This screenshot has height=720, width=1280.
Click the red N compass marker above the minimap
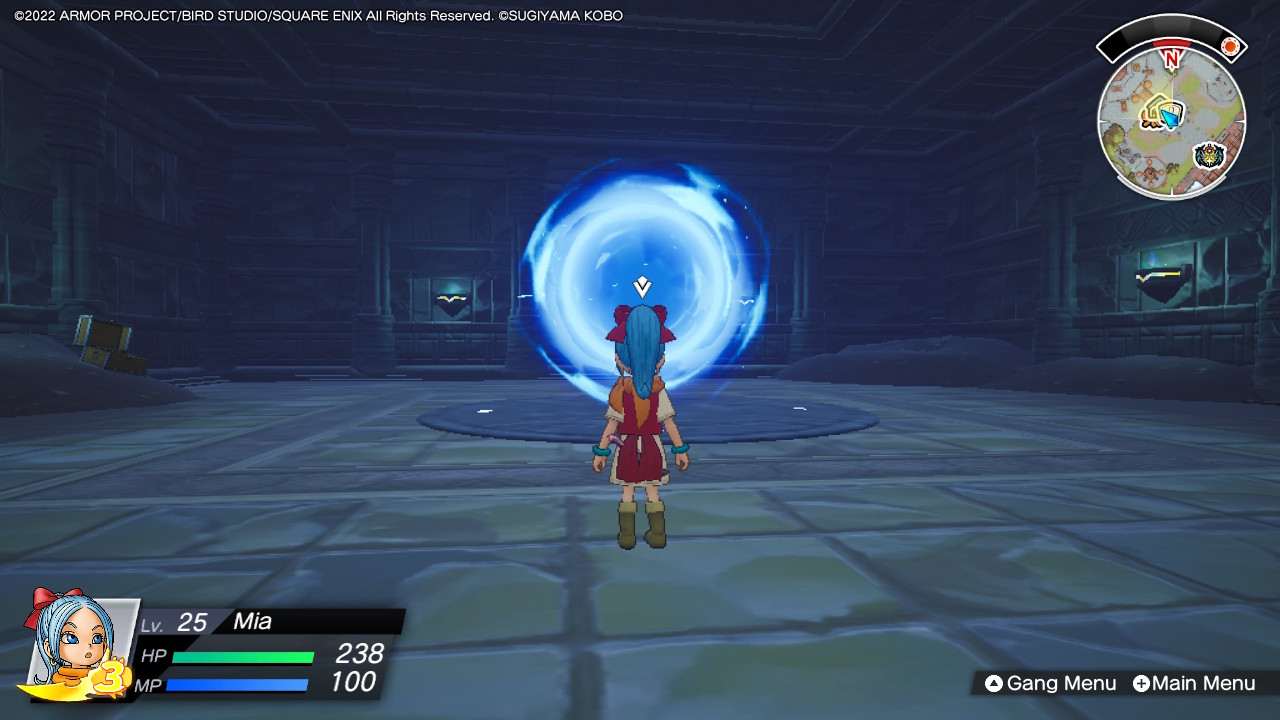coord(1172,58)
